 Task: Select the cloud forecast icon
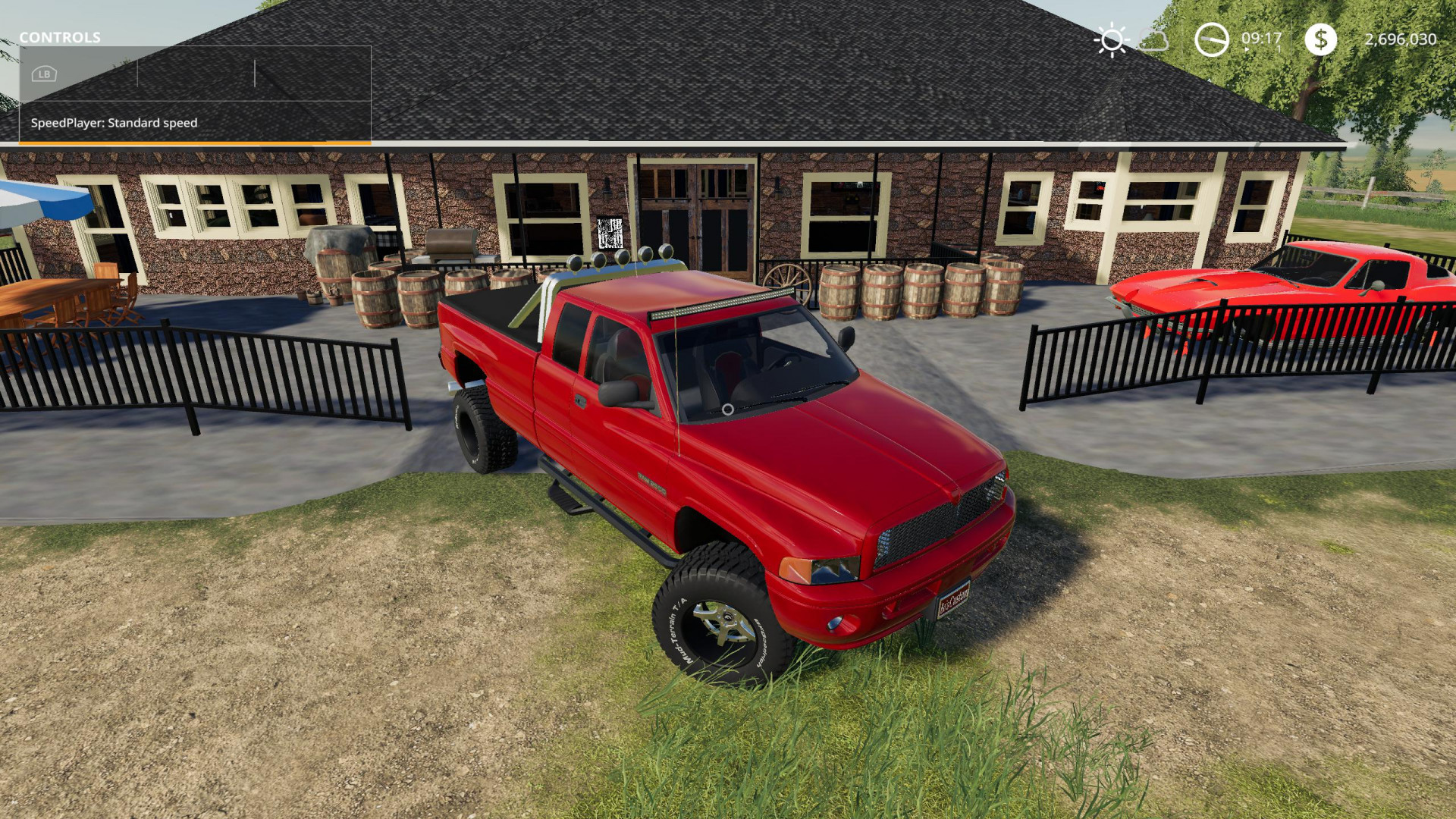coord(1153,42)
